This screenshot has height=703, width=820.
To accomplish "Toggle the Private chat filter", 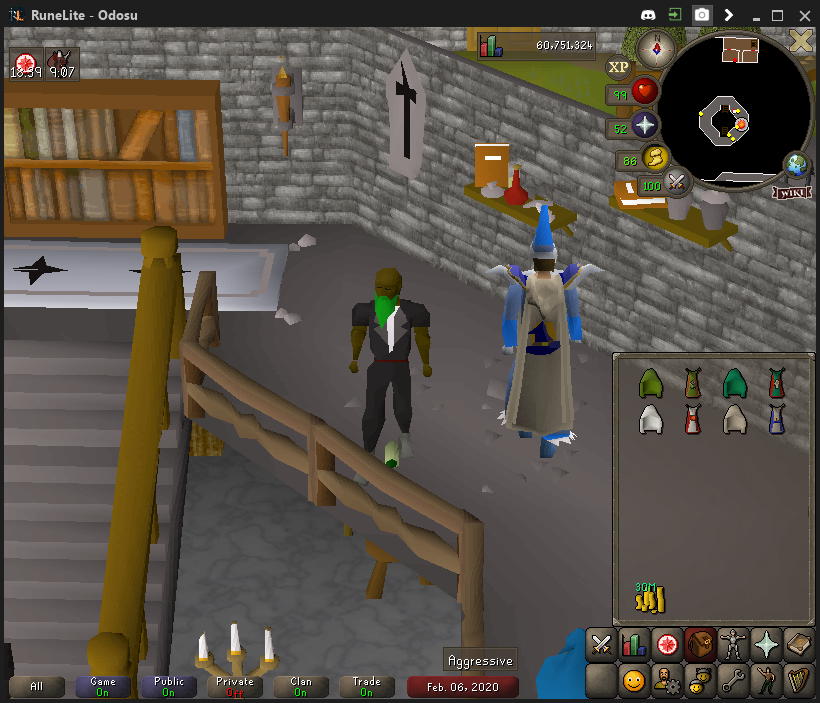I will coord(235,686).
